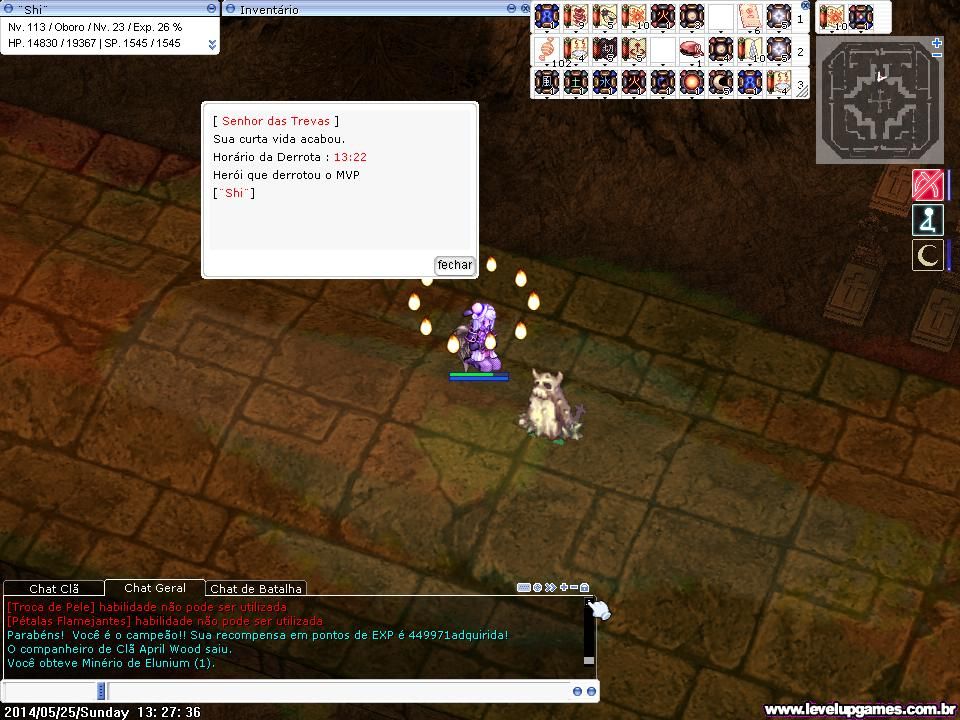Focus the chat message input field
The height and width of the screenshot is (720, 960).
[340, 691]
